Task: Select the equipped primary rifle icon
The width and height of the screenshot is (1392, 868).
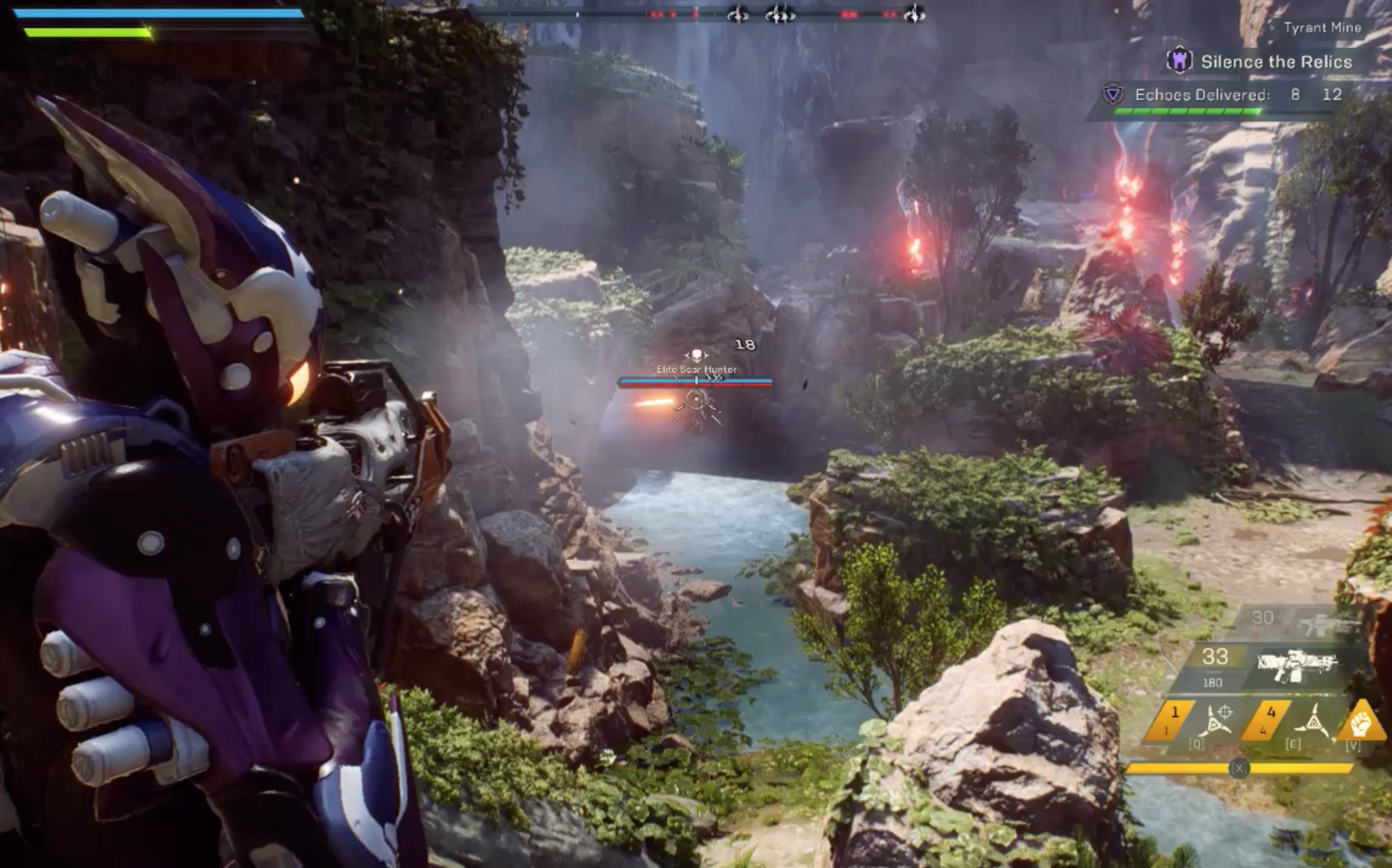Action: tap(1297, 665)
